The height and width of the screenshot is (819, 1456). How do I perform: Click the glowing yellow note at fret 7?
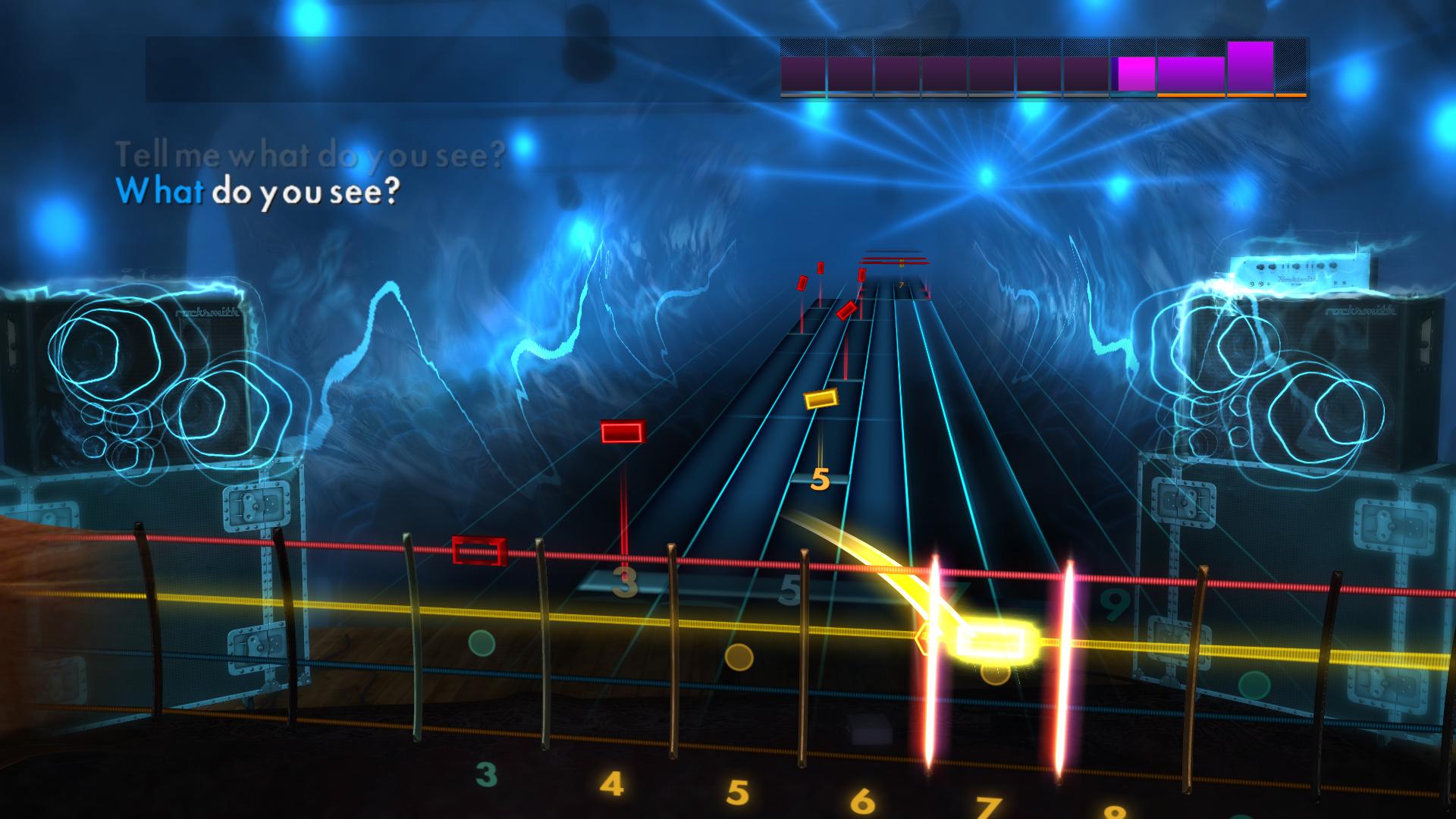[x=993, y=641]
